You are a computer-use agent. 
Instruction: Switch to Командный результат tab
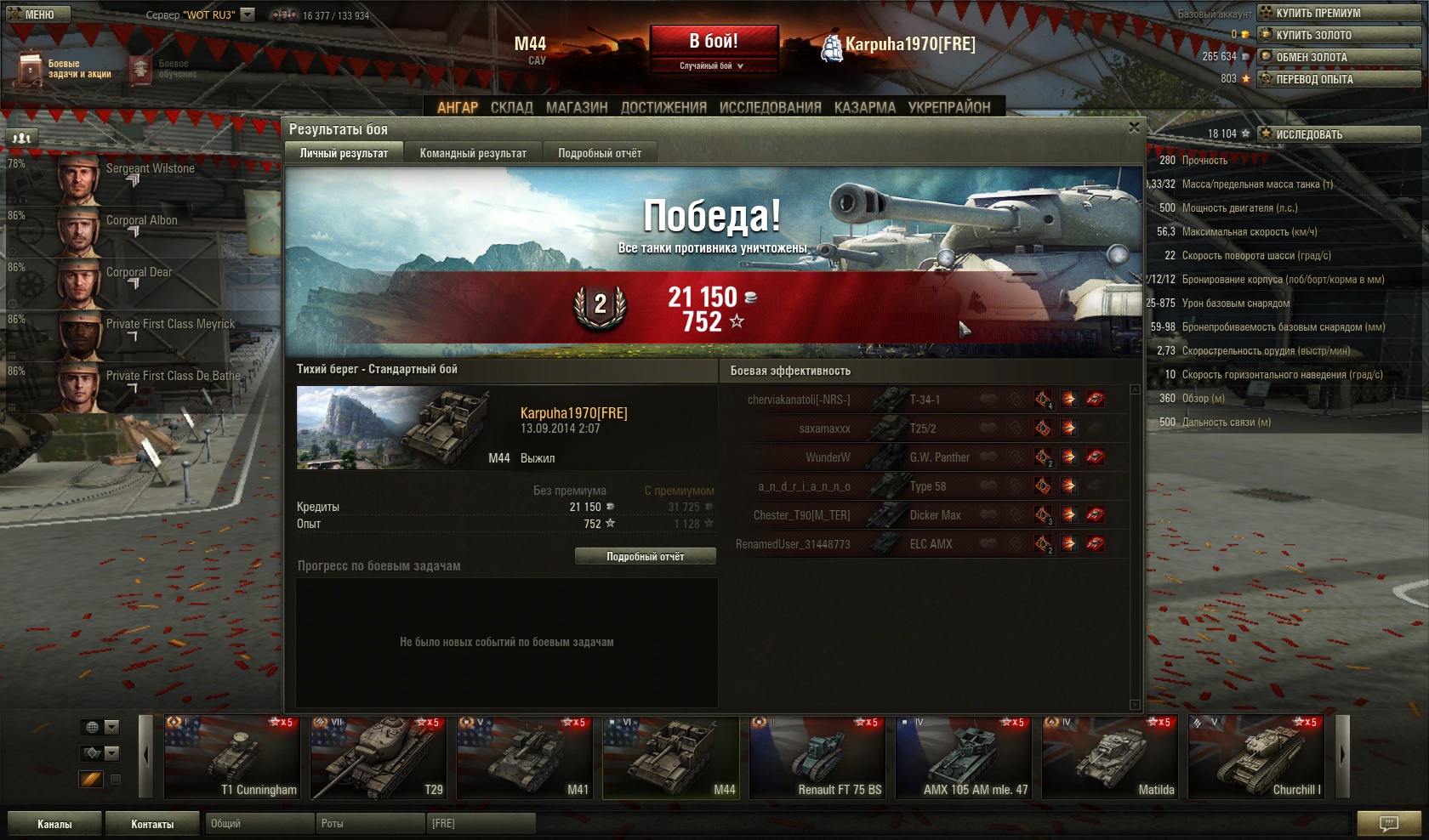coord(473,153)
